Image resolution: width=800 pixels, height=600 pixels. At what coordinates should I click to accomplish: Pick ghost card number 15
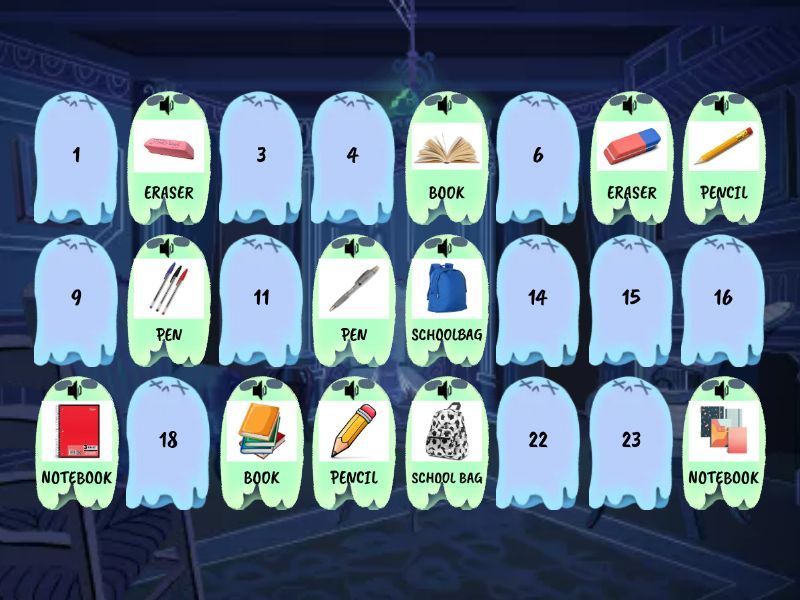(630, 298)
